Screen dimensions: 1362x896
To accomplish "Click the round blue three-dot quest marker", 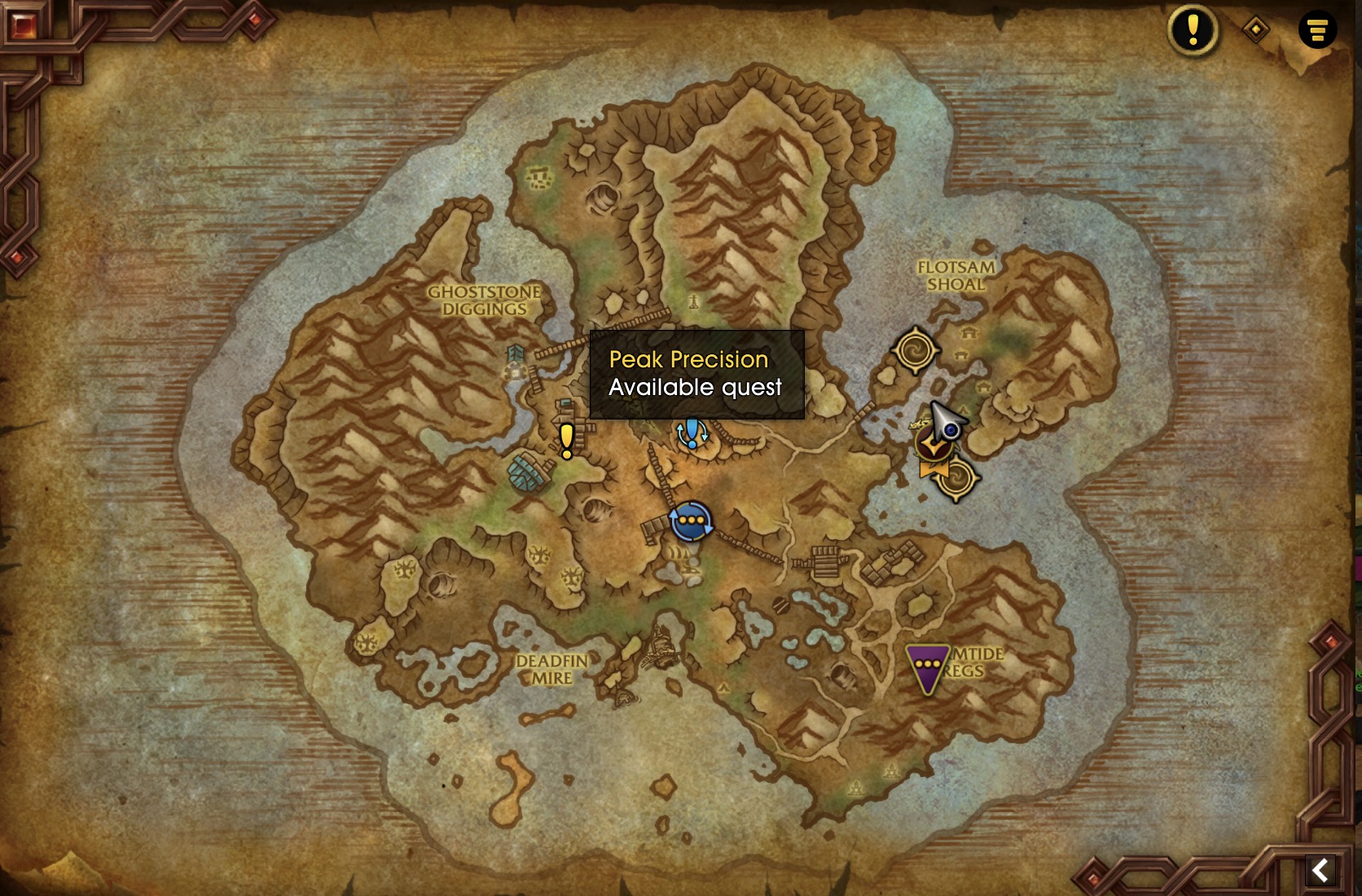I will tap(691, 520).
